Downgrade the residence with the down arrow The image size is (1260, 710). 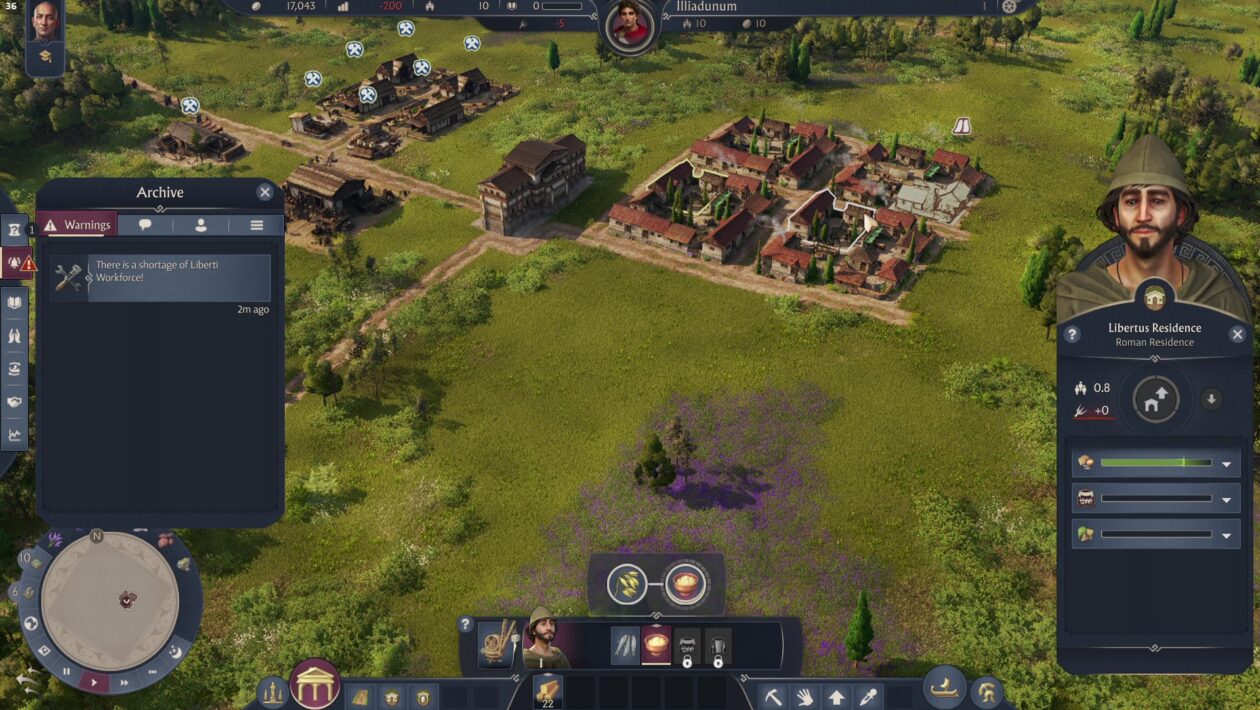tap(1212, 400)
